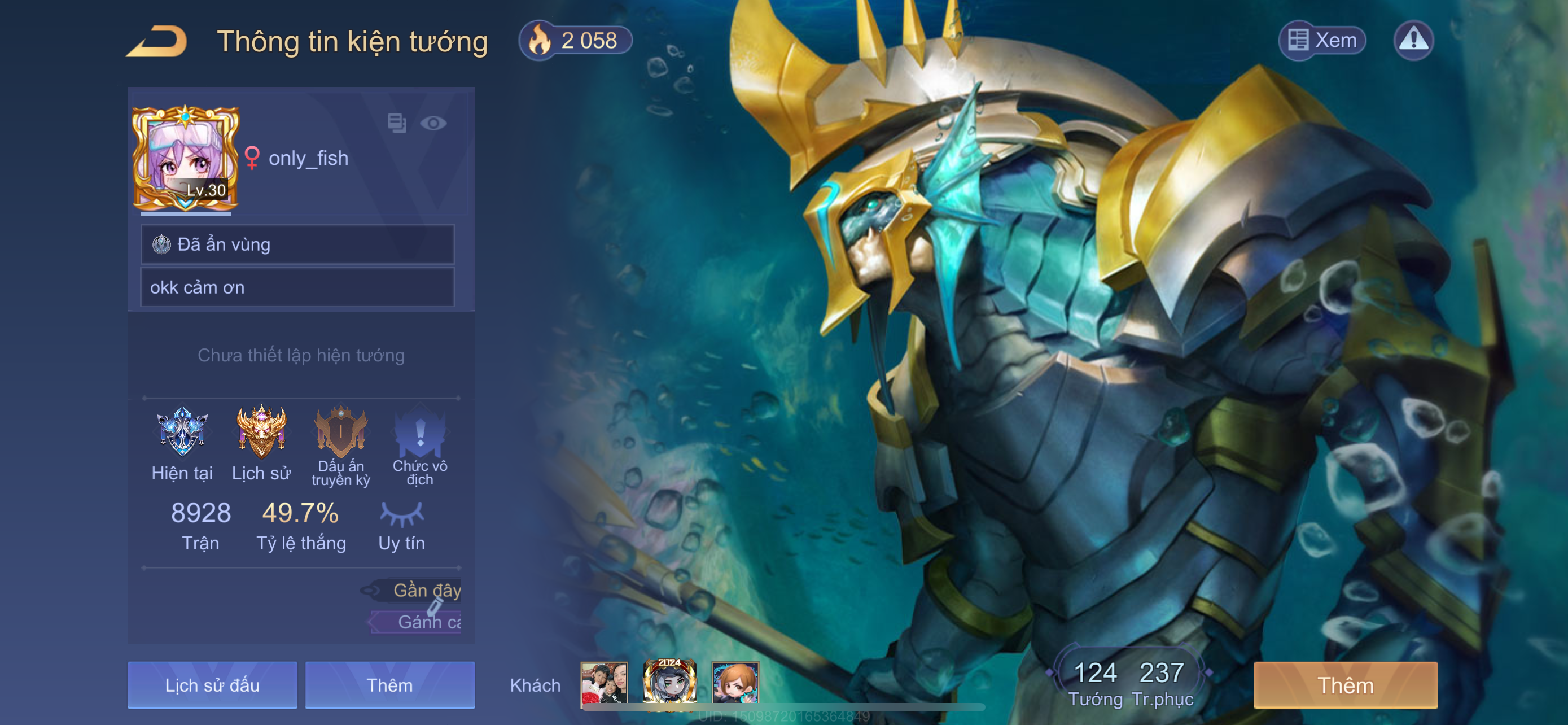1568x725 pixels.
Task: Open Lịch sử đấu match history
Action: pos(212,685)
